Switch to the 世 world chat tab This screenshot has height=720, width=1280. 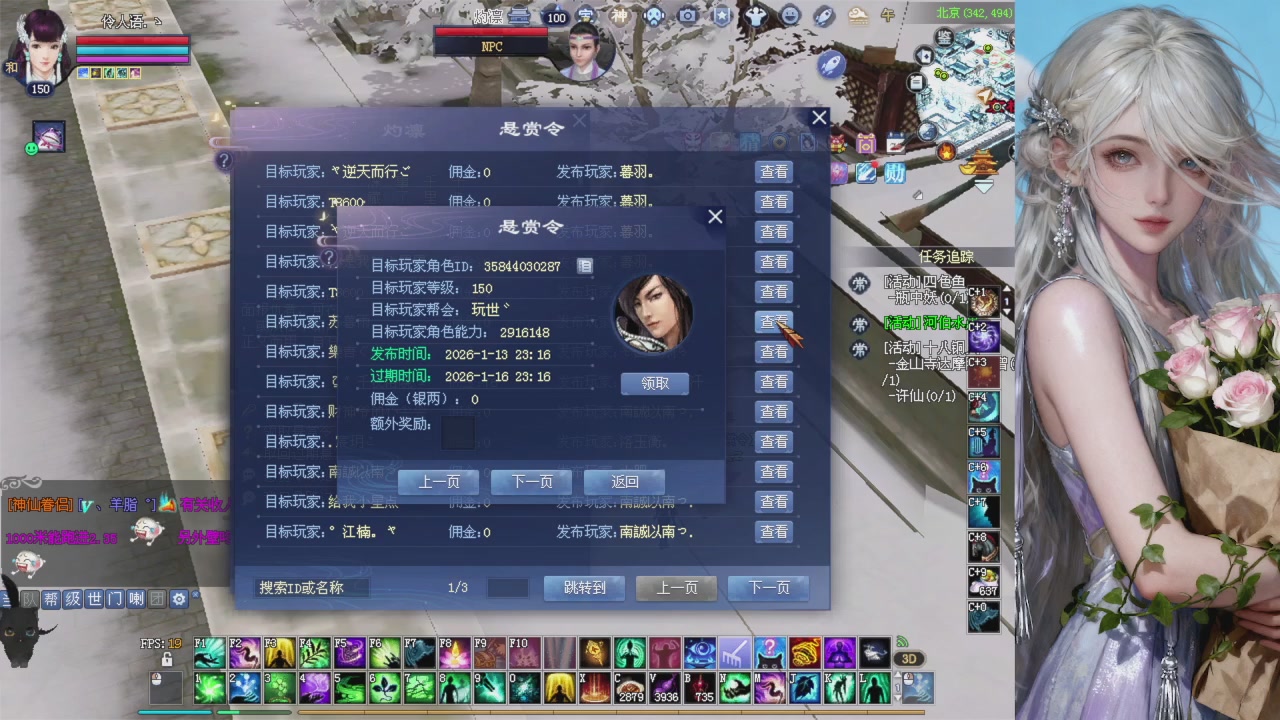coord(94,598)
